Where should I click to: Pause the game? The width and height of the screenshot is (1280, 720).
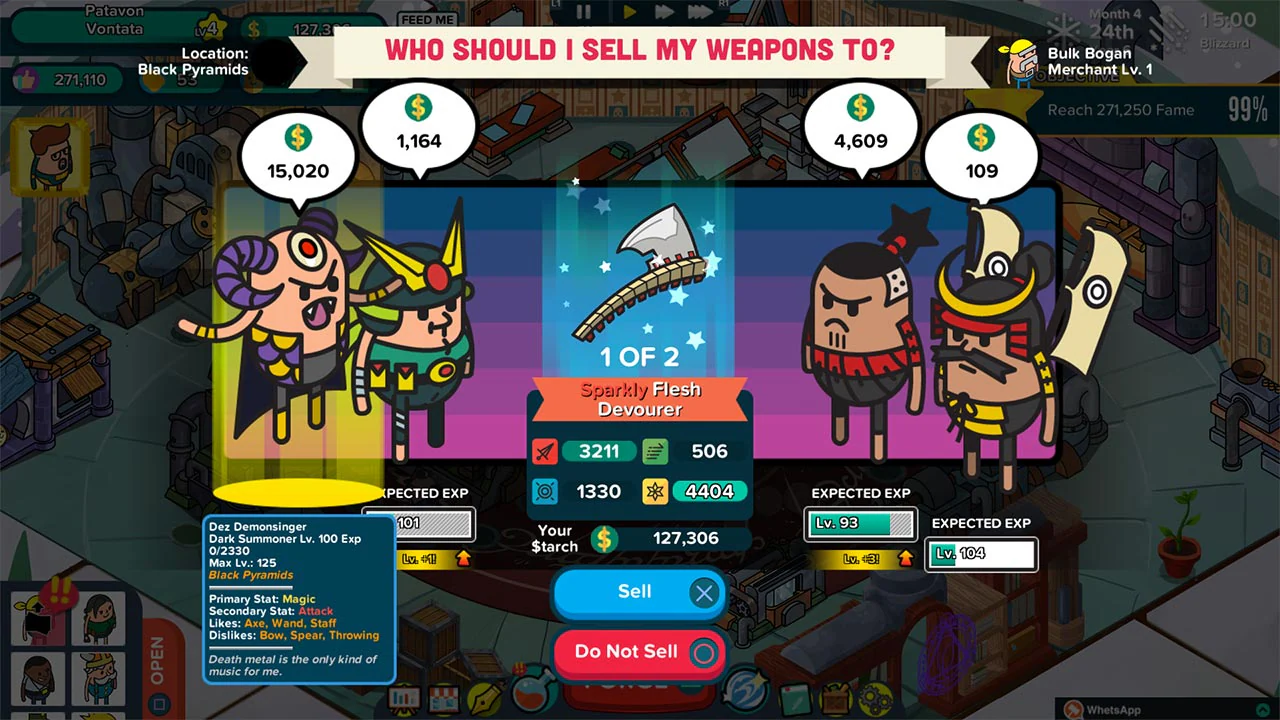583,13
